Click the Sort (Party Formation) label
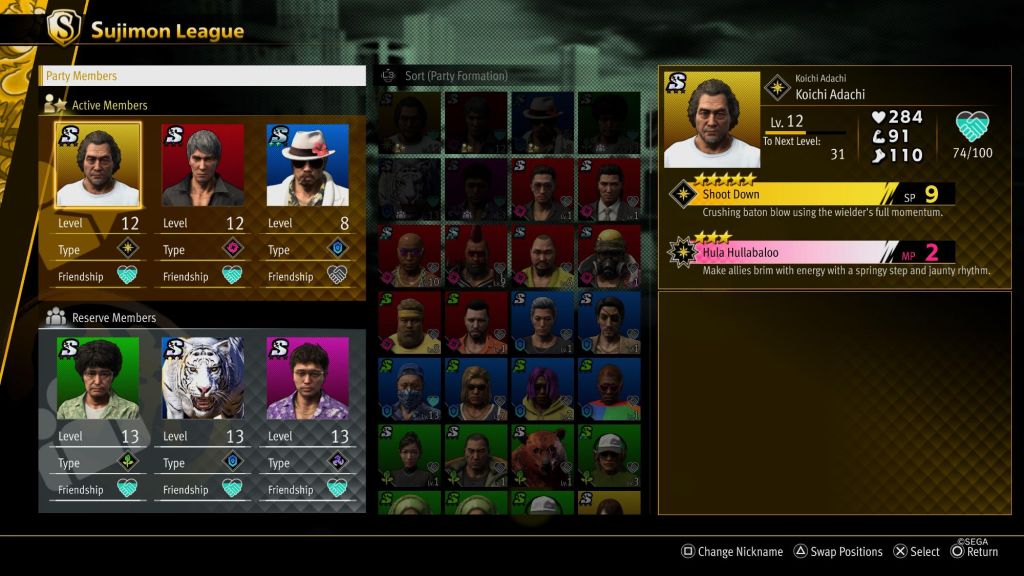This screenshot has width=1024, height=576. click(x=455, y=76)
